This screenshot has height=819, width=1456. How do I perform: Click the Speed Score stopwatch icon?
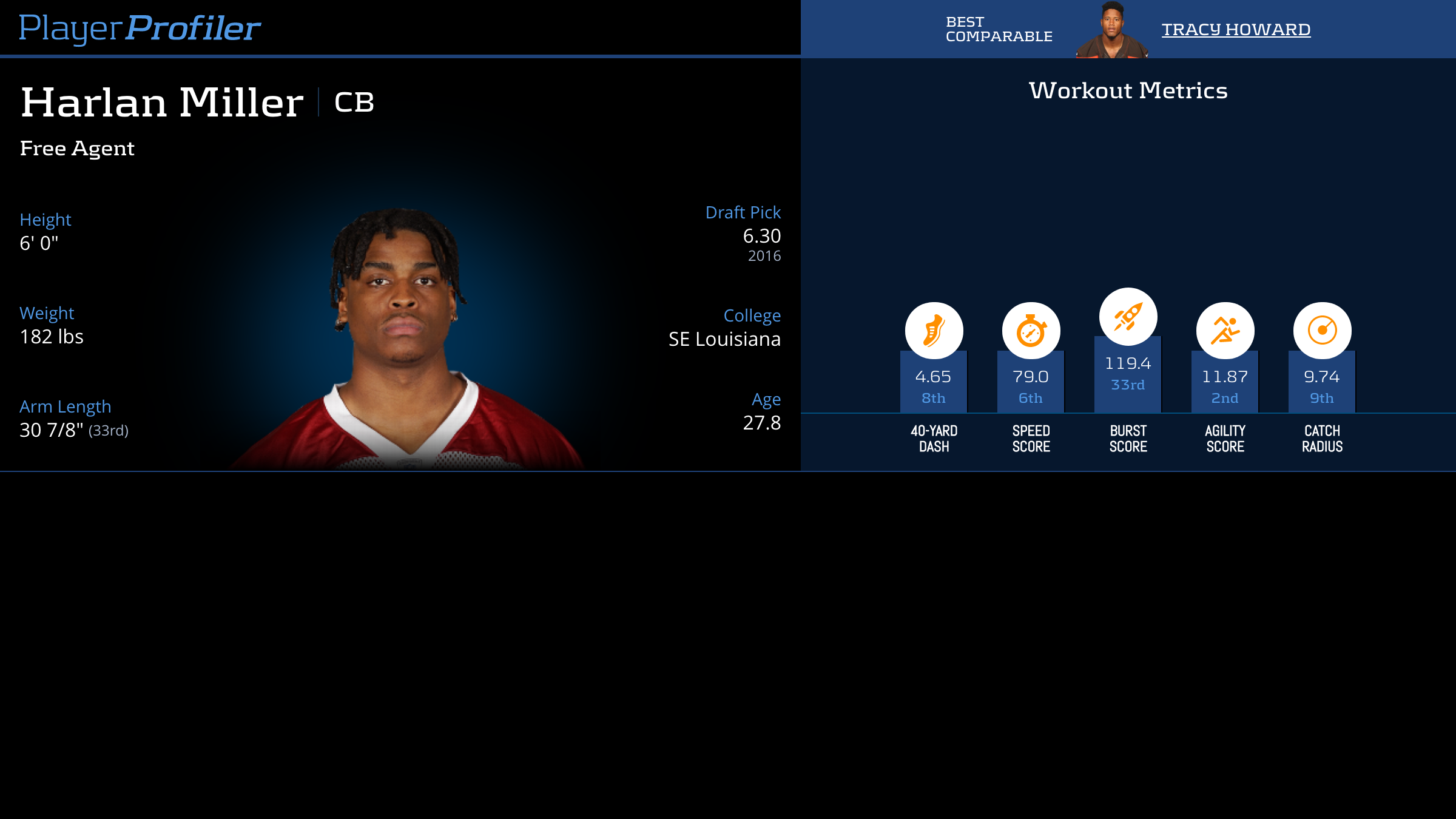(x=1031, y=331)
